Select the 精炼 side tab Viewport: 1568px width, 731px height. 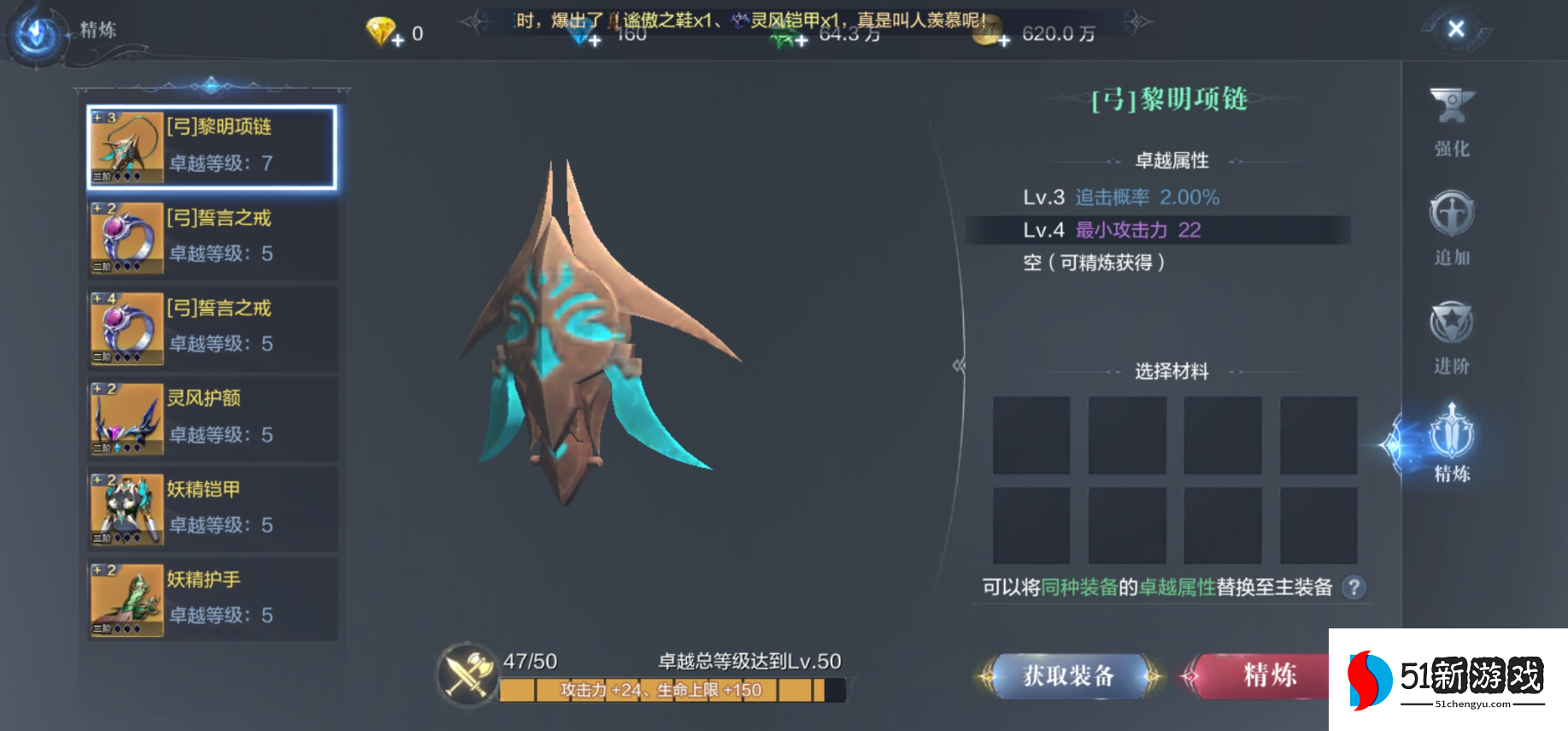[1452, 445]
